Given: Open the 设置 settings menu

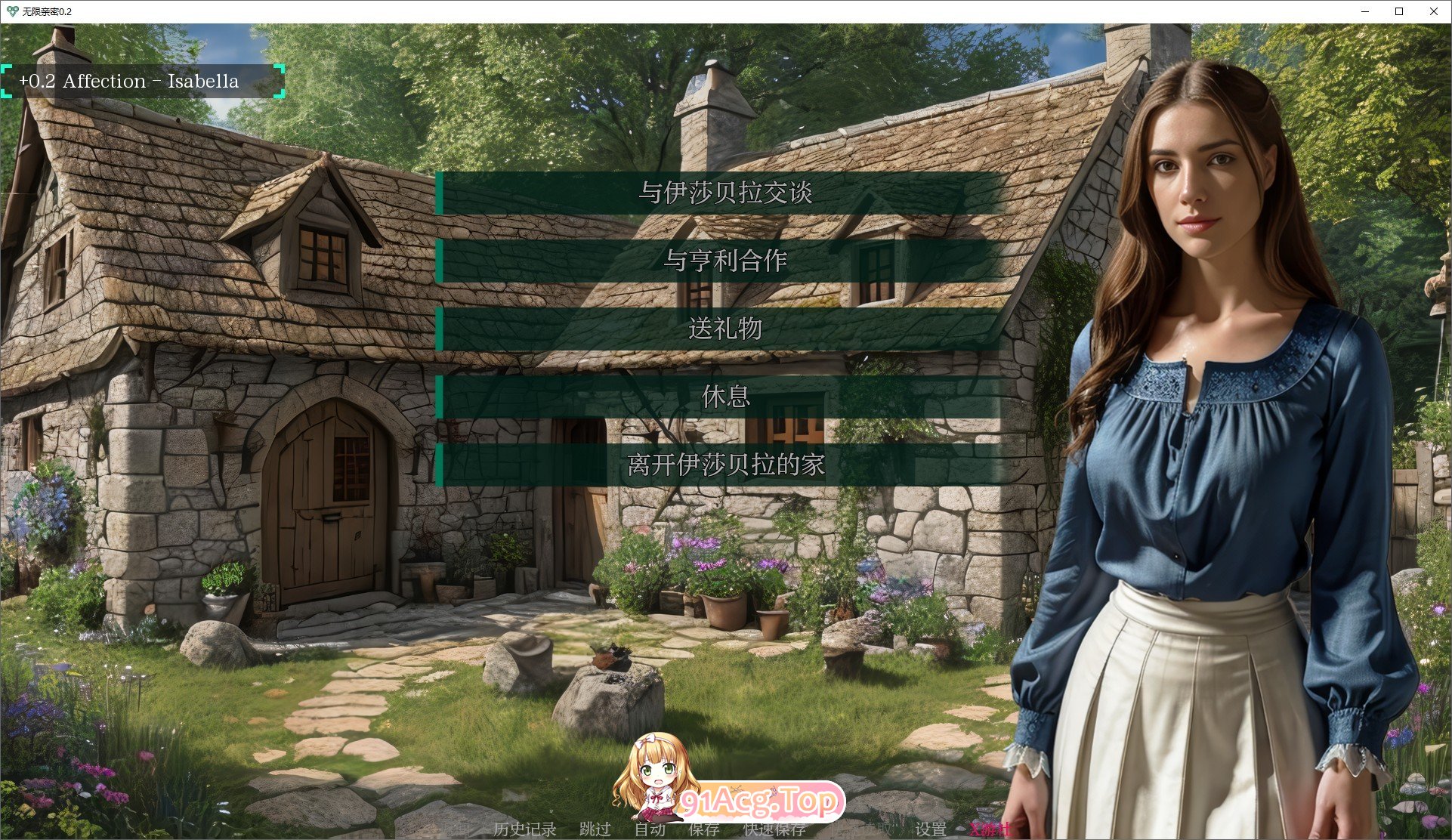Looking at the screenshot, I should [931, 829].
